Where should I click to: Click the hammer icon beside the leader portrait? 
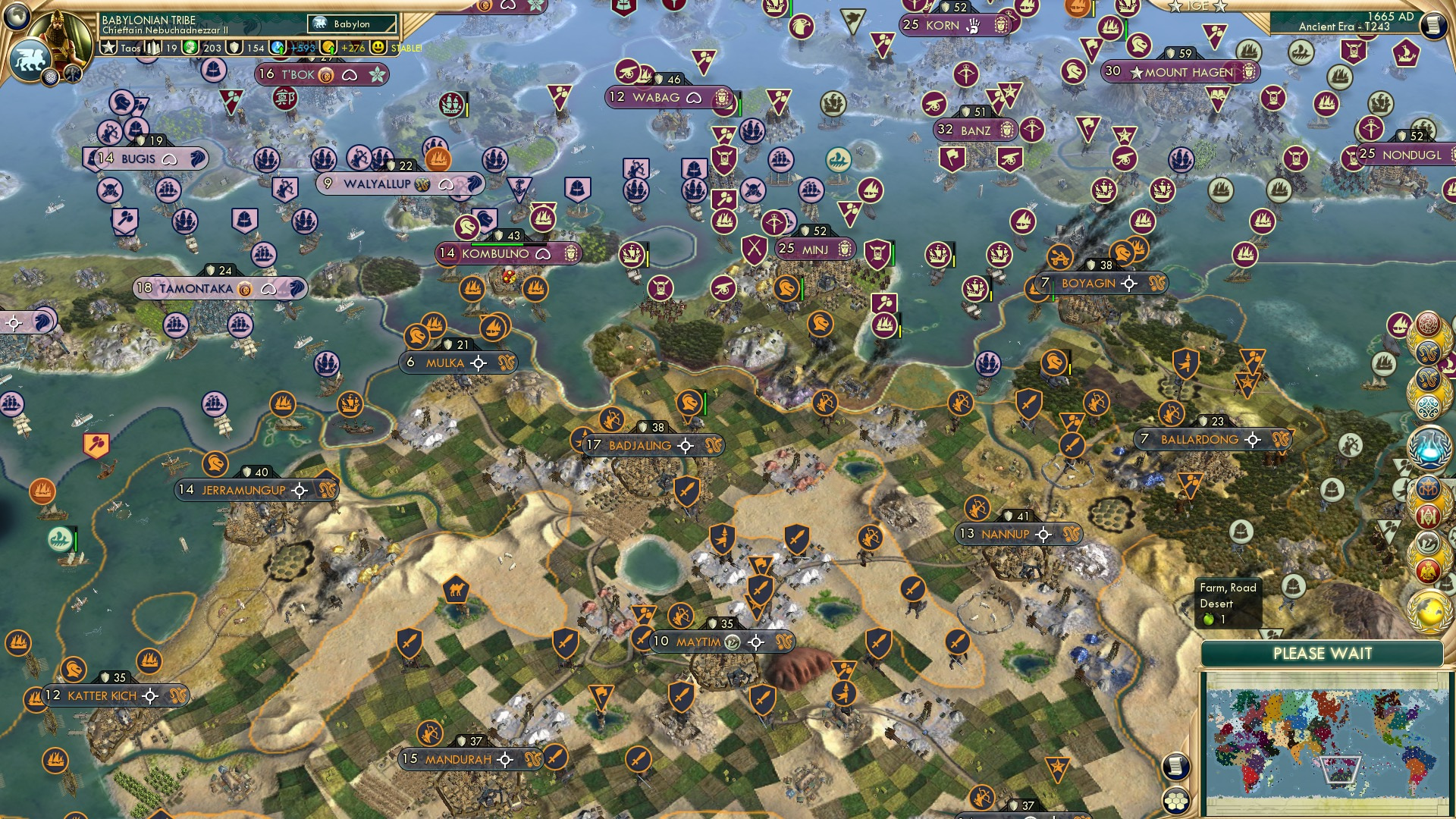(x=72, y=74)
